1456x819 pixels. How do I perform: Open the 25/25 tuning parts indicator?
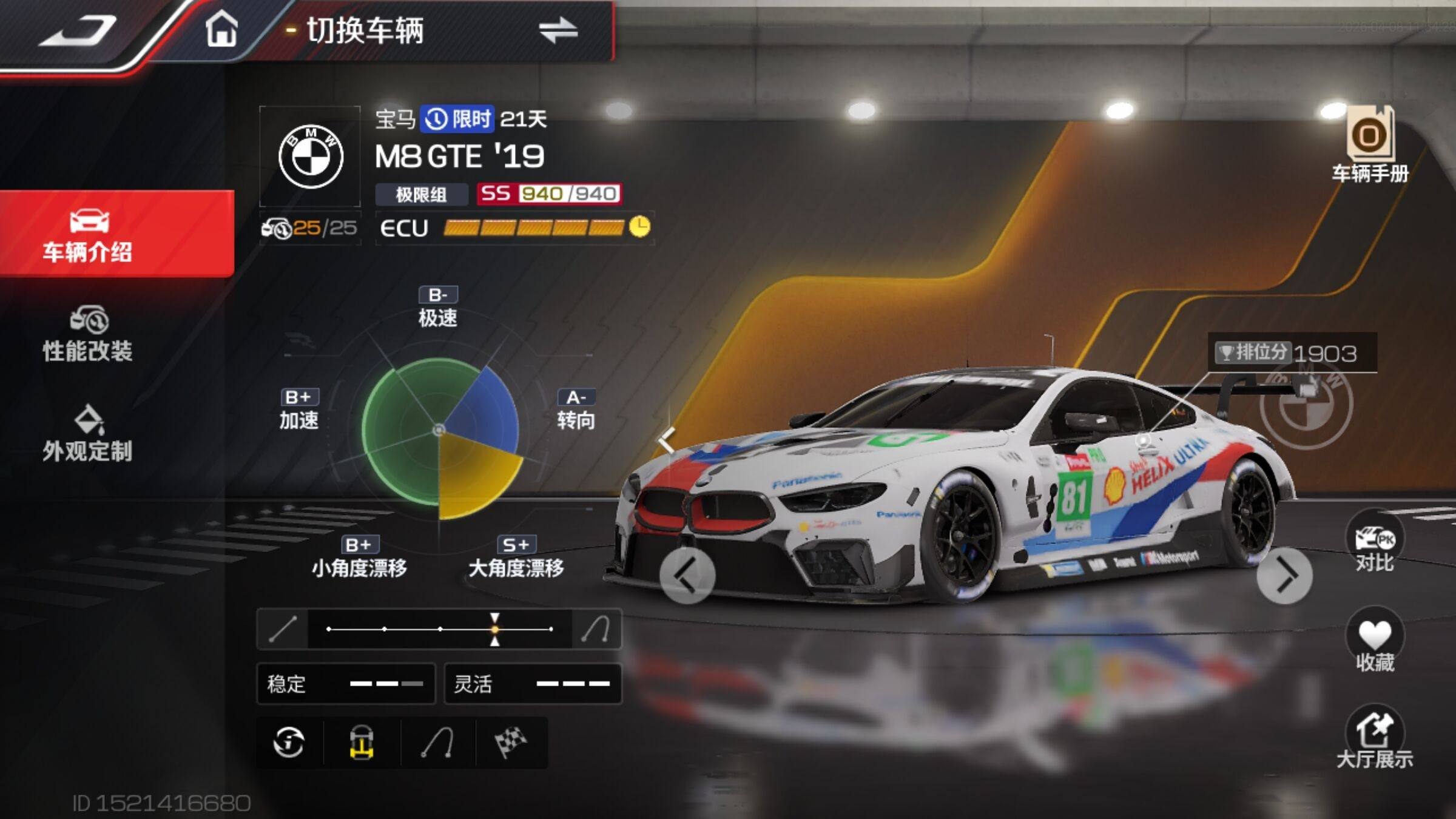pyautogui.click(x=310, y=228)
